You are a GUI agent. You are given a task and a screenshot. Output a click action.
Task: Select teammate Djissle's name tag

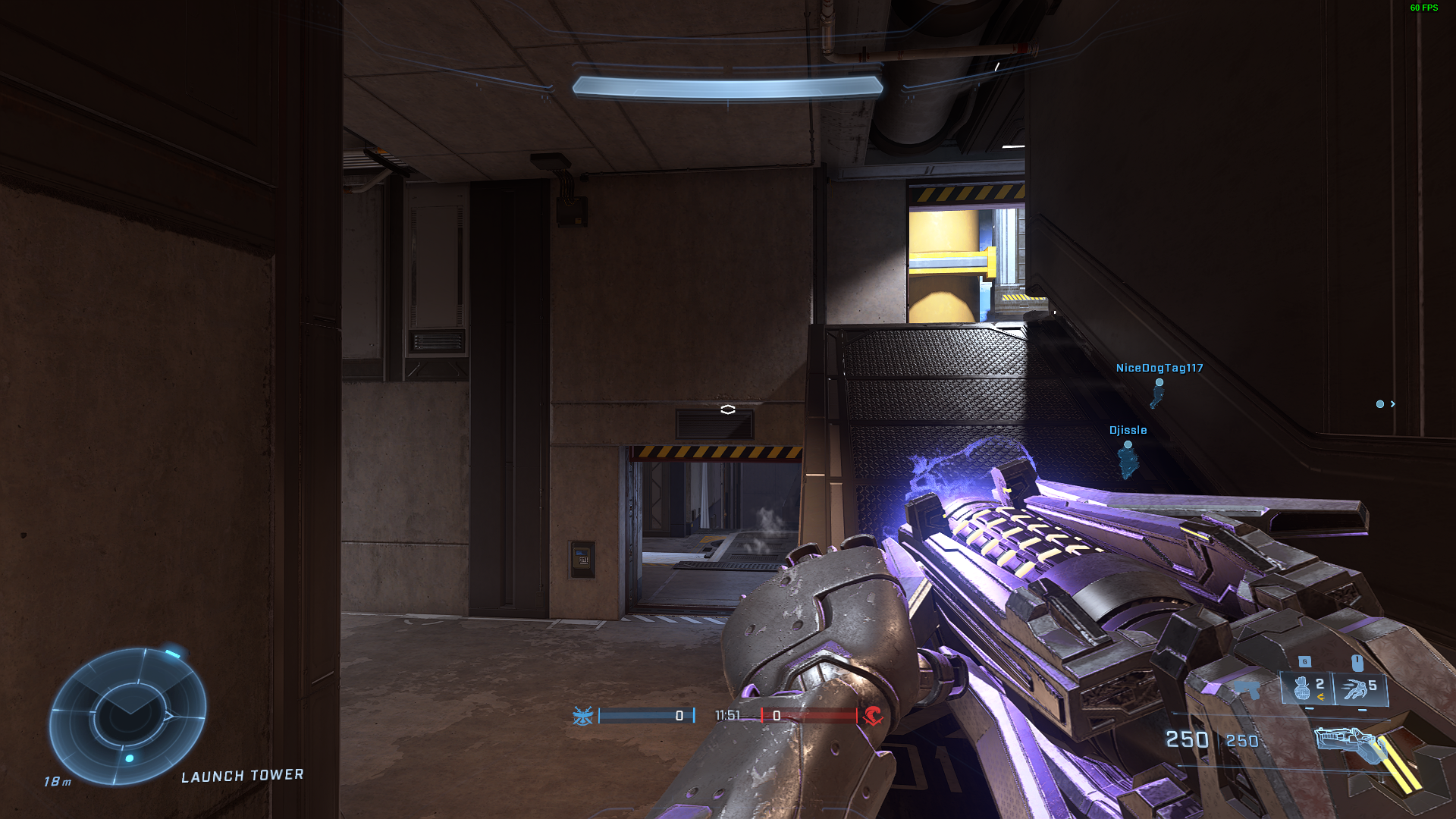[1128, 431]
